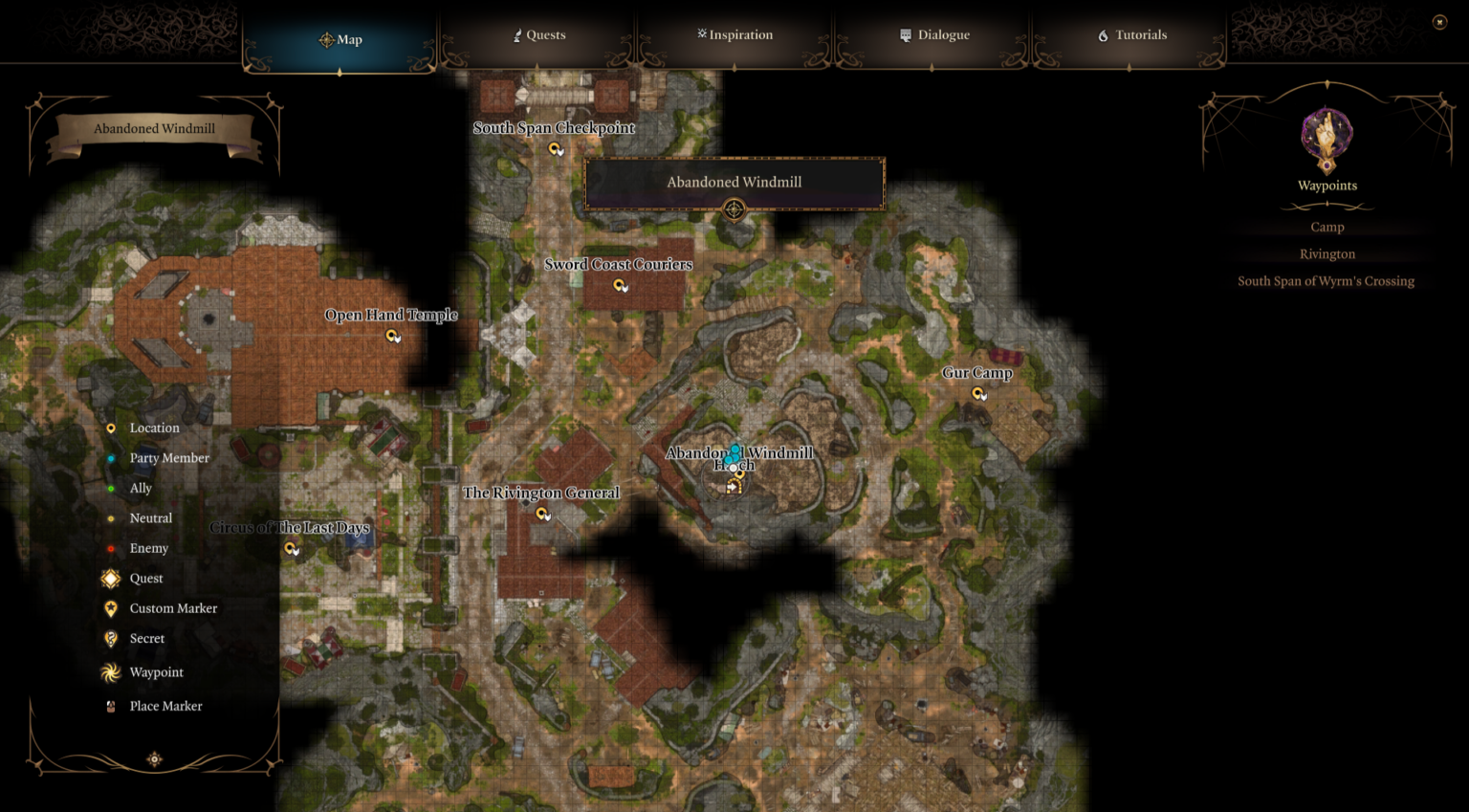Click the Sword Coast Couriers location icon
Viewport: 1469px width, 812px height.
click(619, 285)
